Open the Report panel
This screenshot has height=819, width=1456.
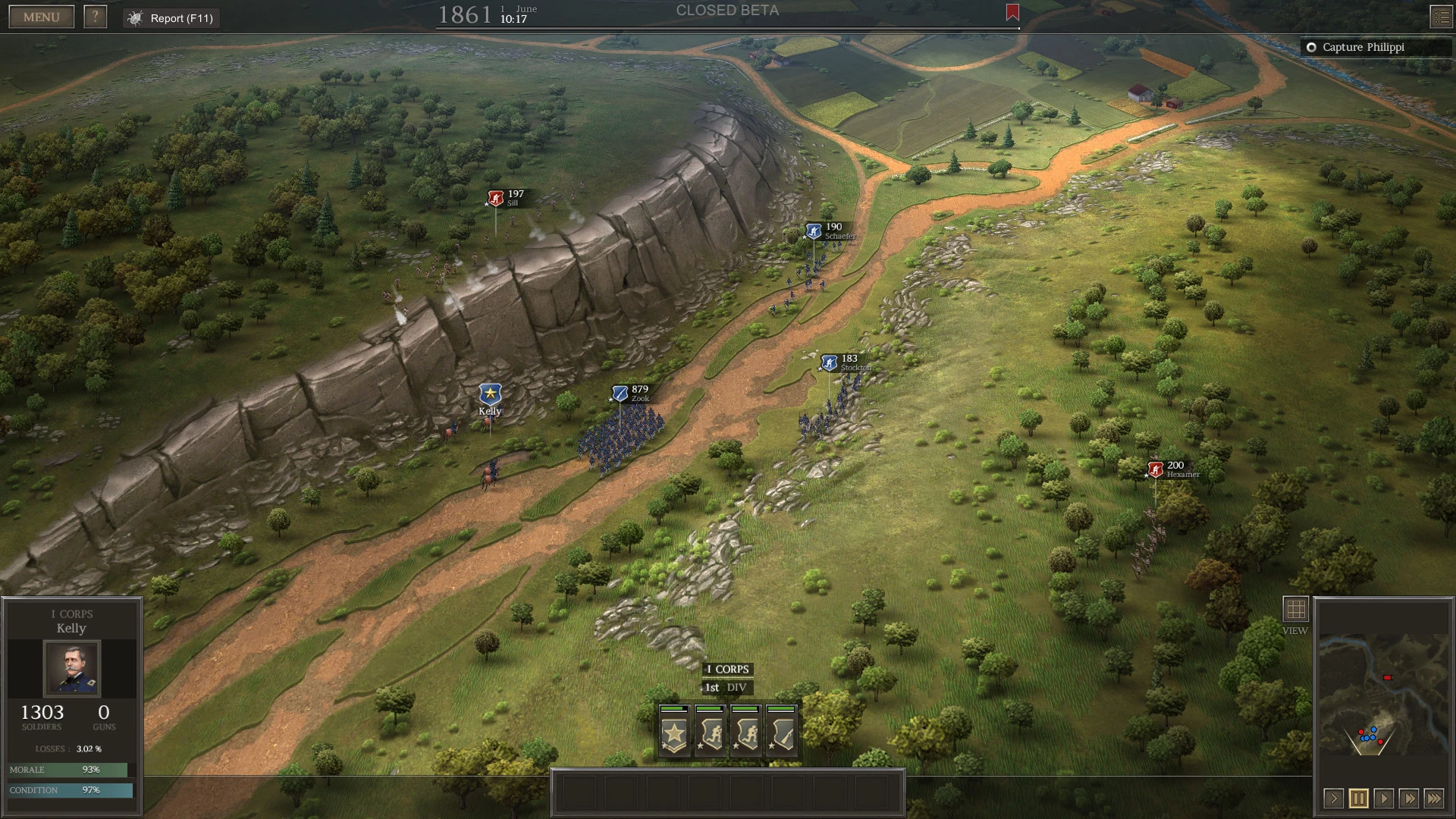click(x=170, y=18)
